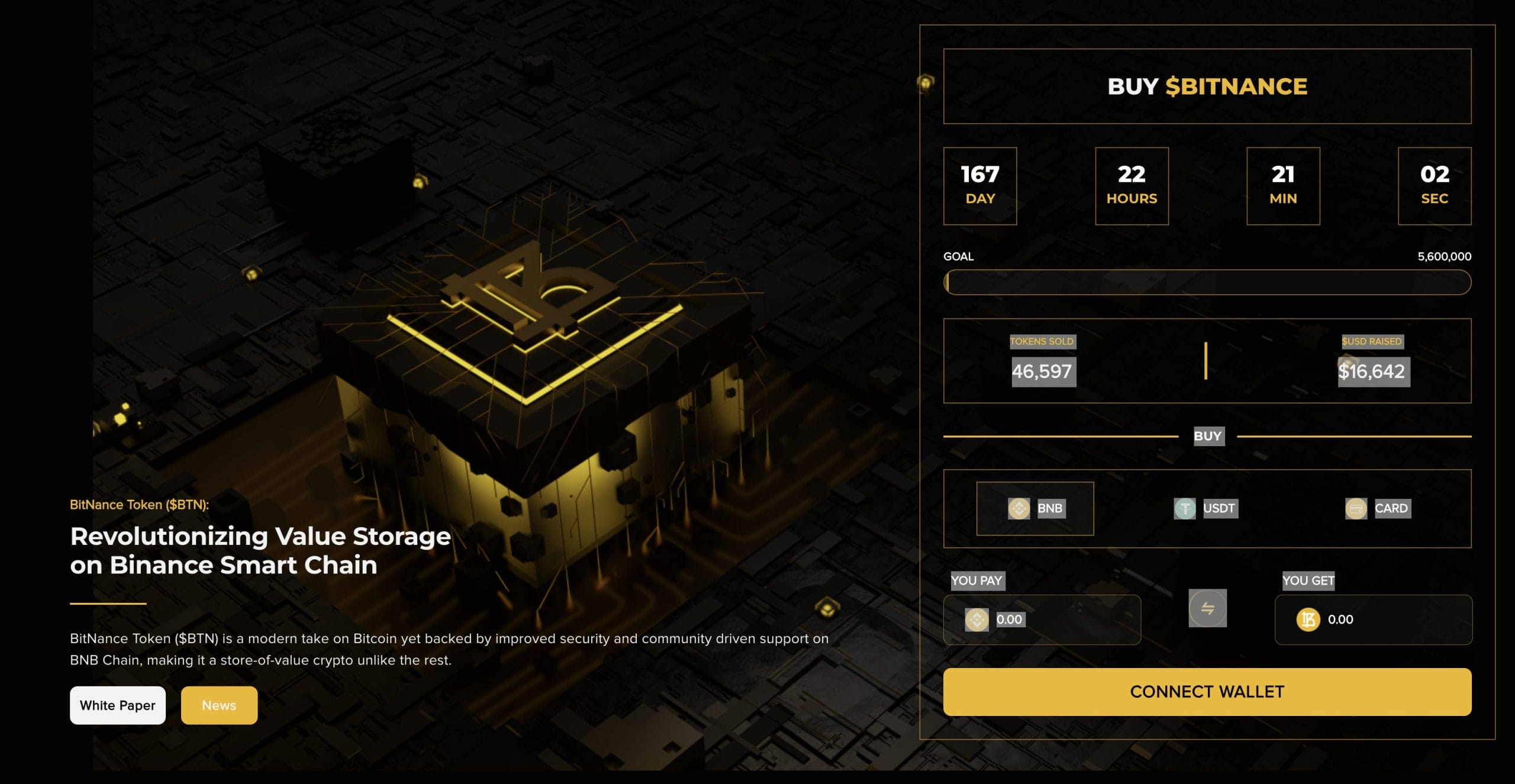Switch to Card payment

point(1378,508)
